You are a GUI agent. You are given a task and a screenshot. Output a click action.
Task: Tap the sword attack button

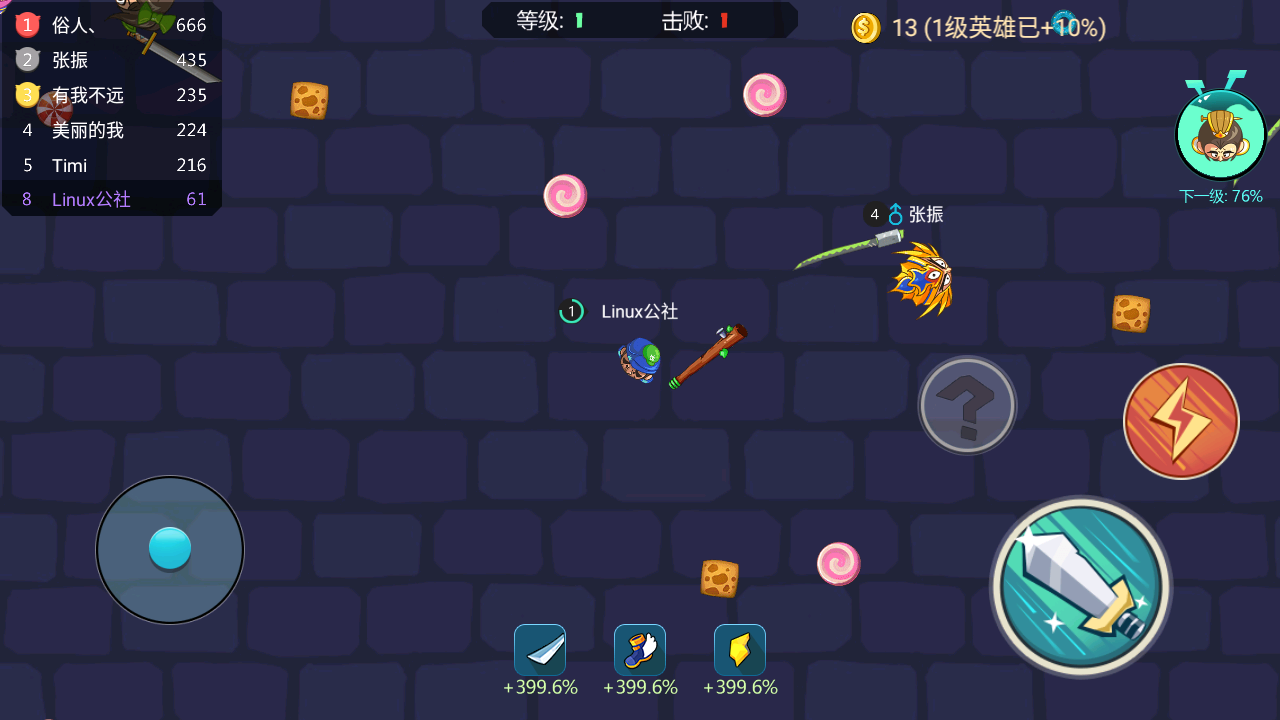pos(1080,586)
